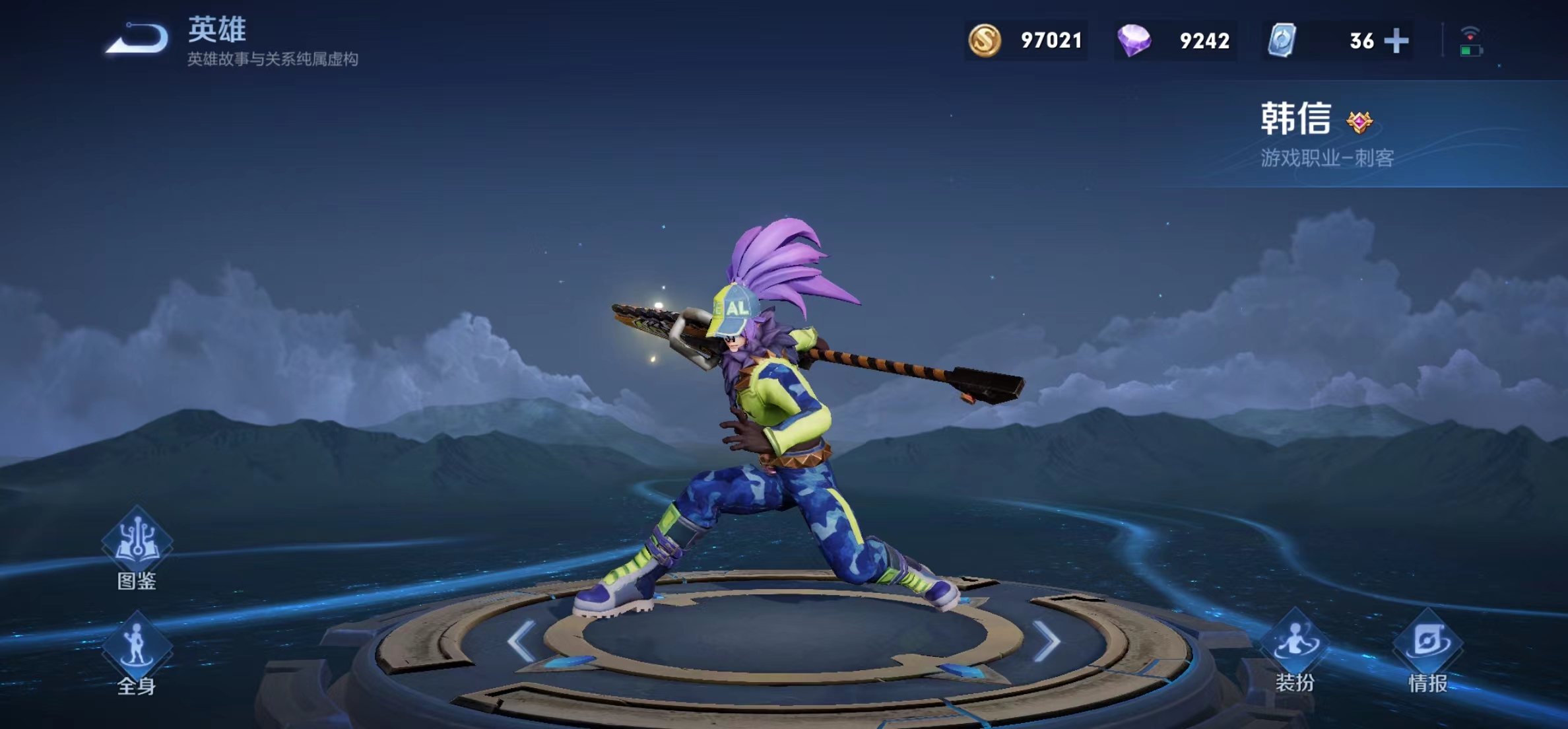Tap the purple diamond currency icon
Viewport: 1568px width, 729px height.
1134,41
